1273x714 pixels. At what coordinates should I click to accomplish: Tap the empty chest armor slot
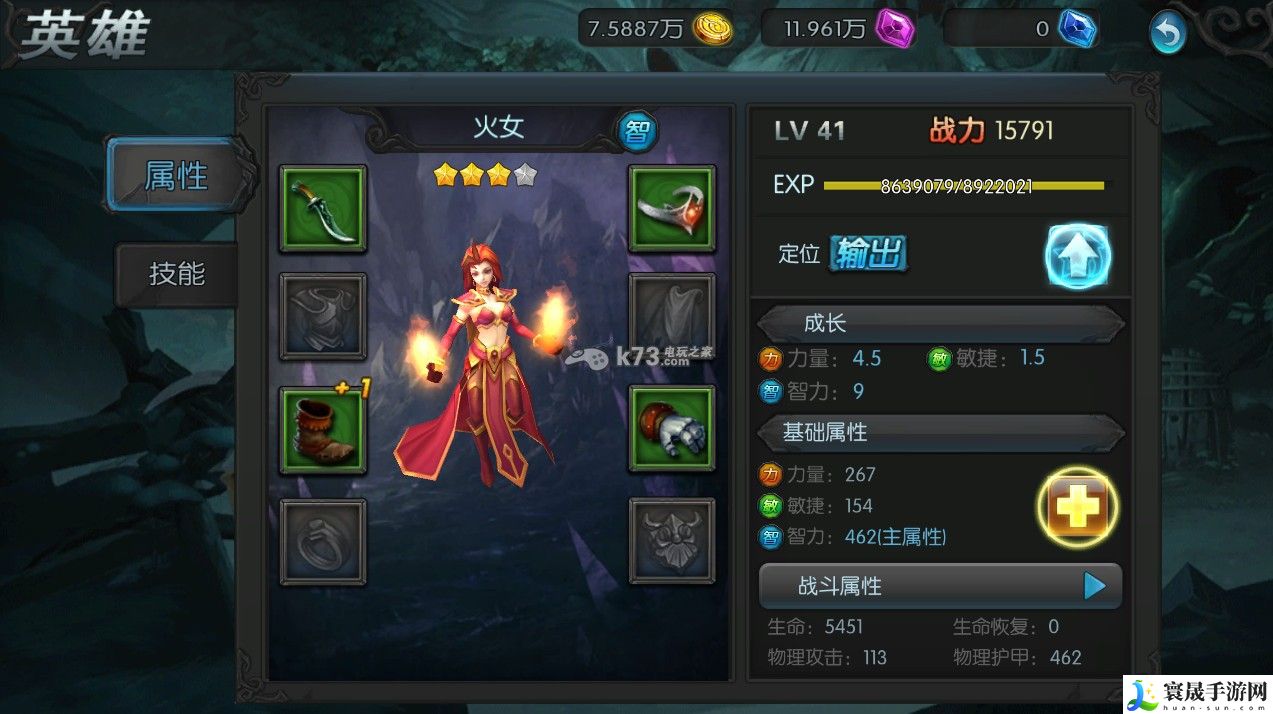coord(322,316)
